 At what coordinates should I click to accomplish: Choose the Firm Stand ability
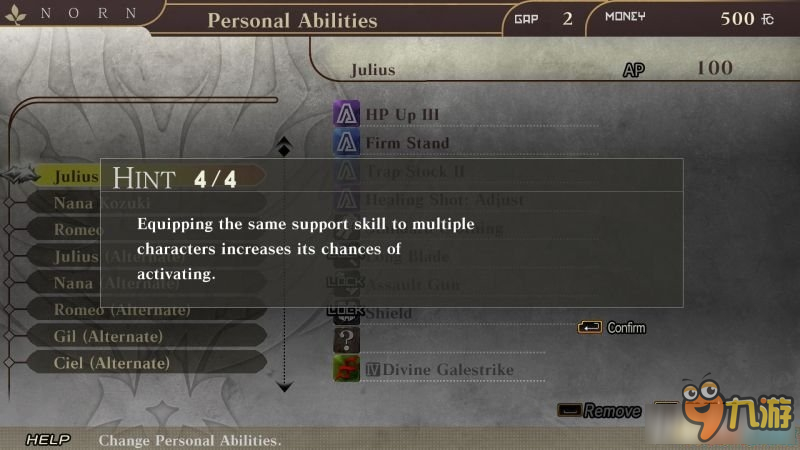407,143
